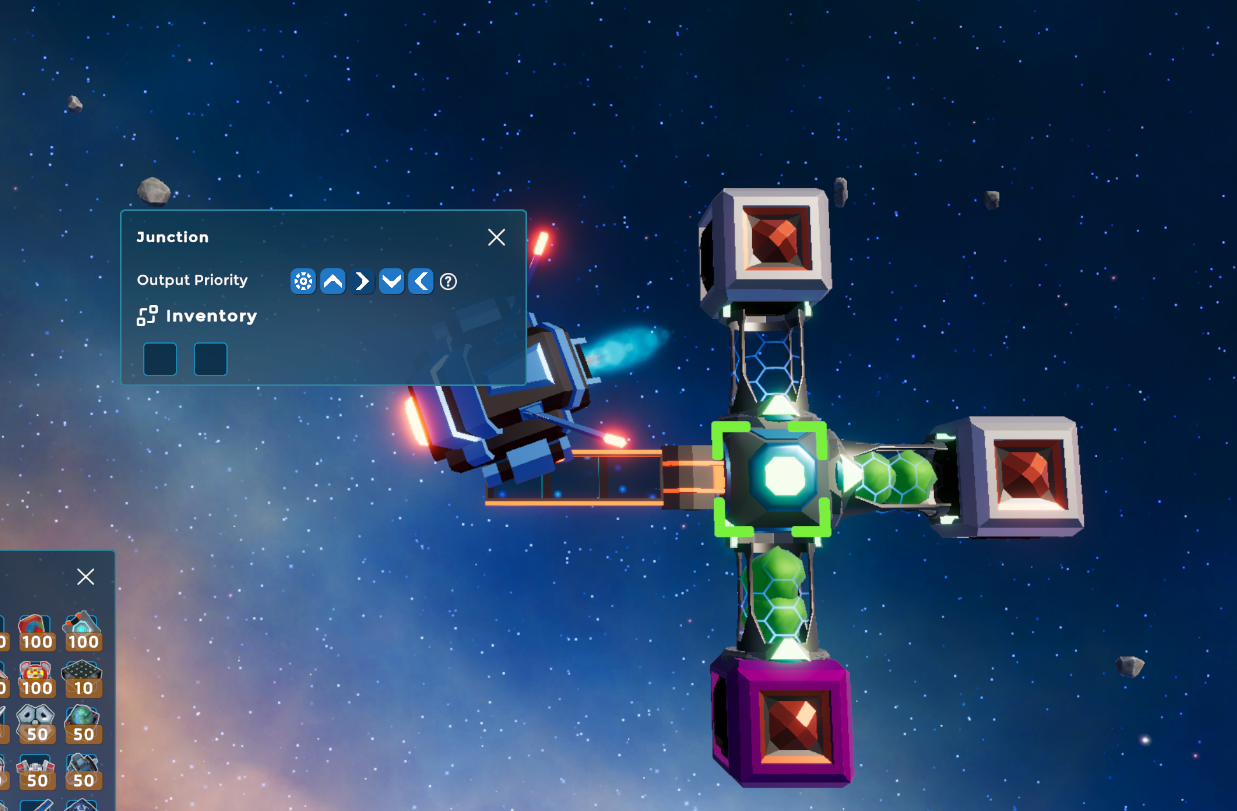Select the green planet globe item slot

(83, 723)
